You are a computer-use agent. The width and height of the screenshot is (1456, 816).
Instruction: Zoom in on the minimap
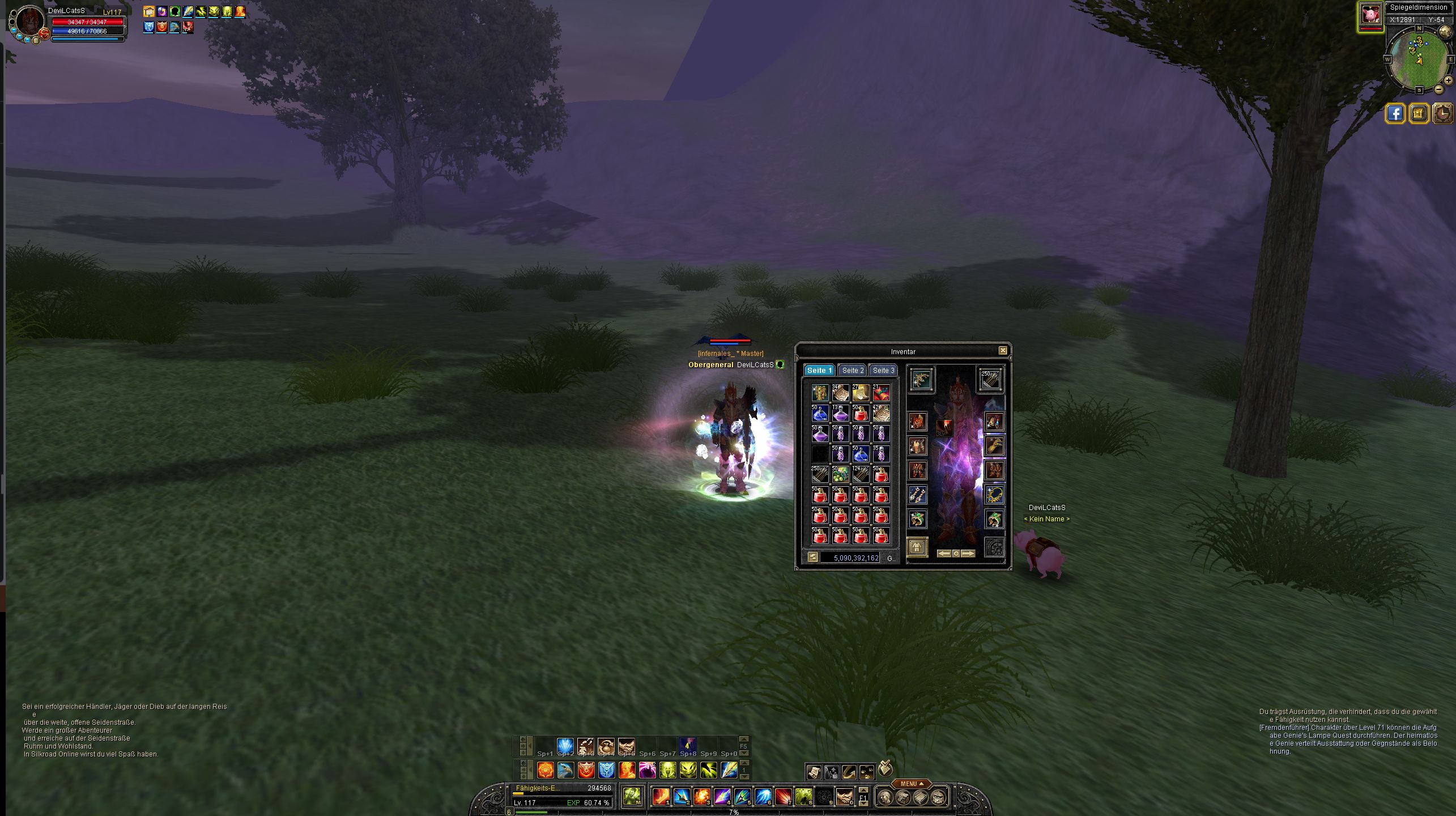[1448, 80]
